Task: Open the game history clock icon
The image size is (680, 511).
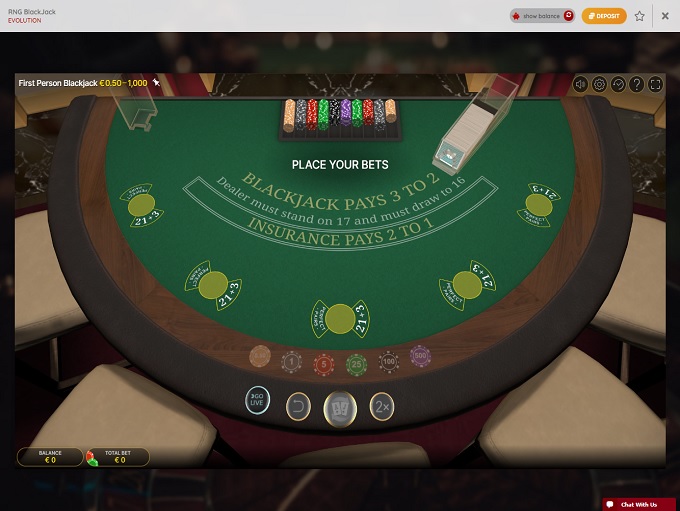Action: (618, 84)
